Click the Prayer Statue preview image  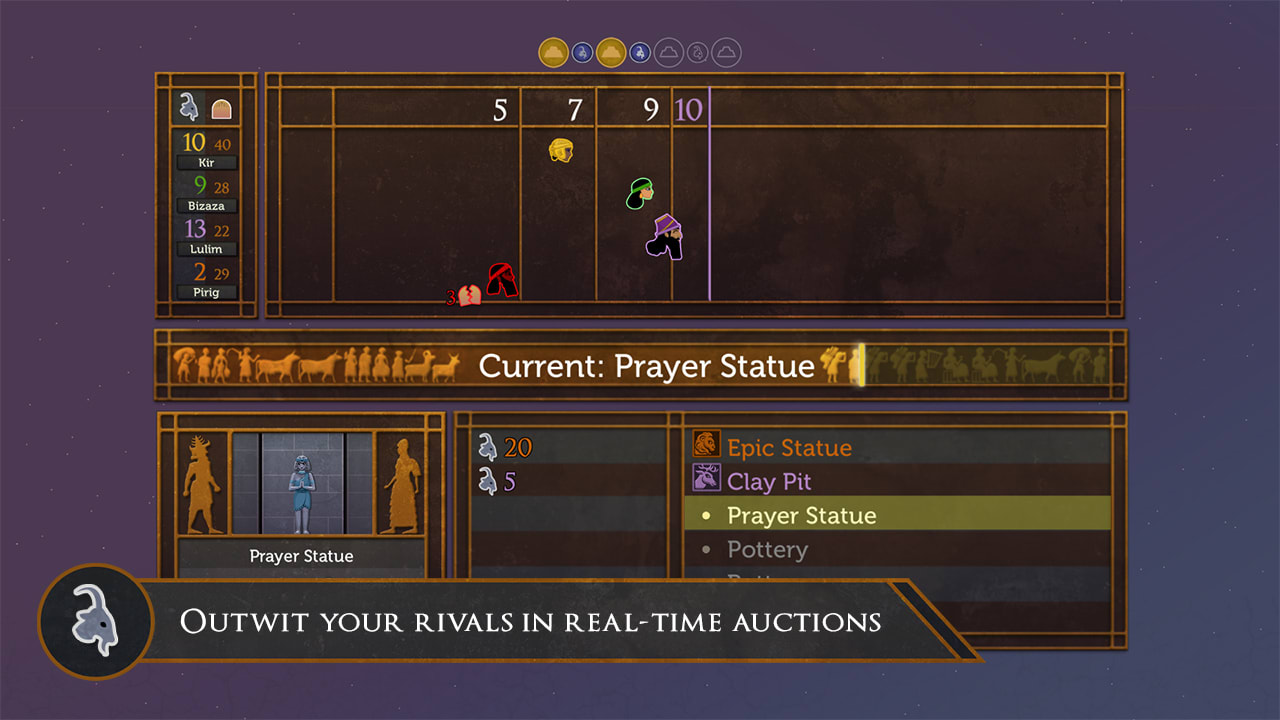coord(302,484)
